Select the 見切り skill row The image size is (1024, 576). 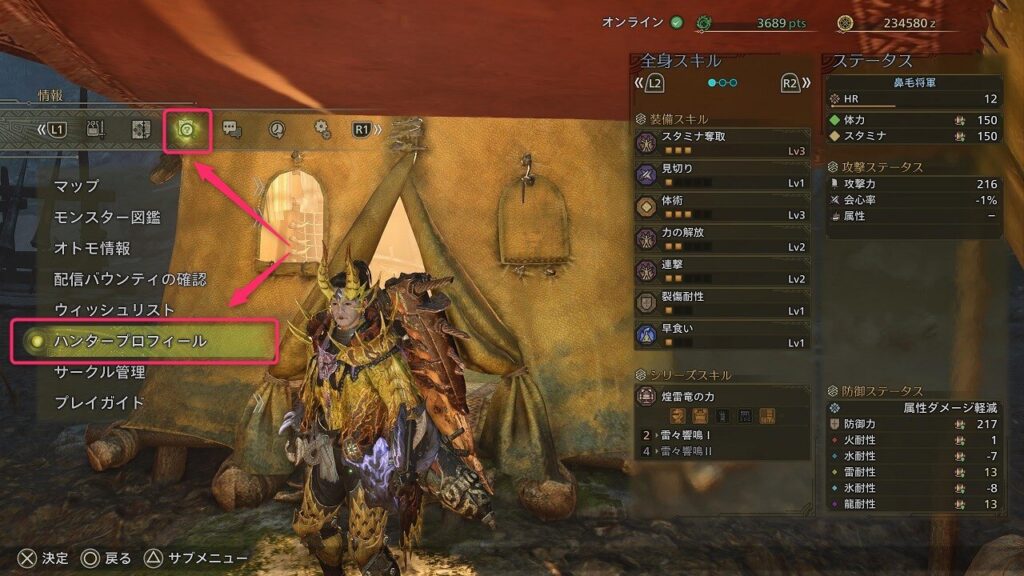point(722,175)
